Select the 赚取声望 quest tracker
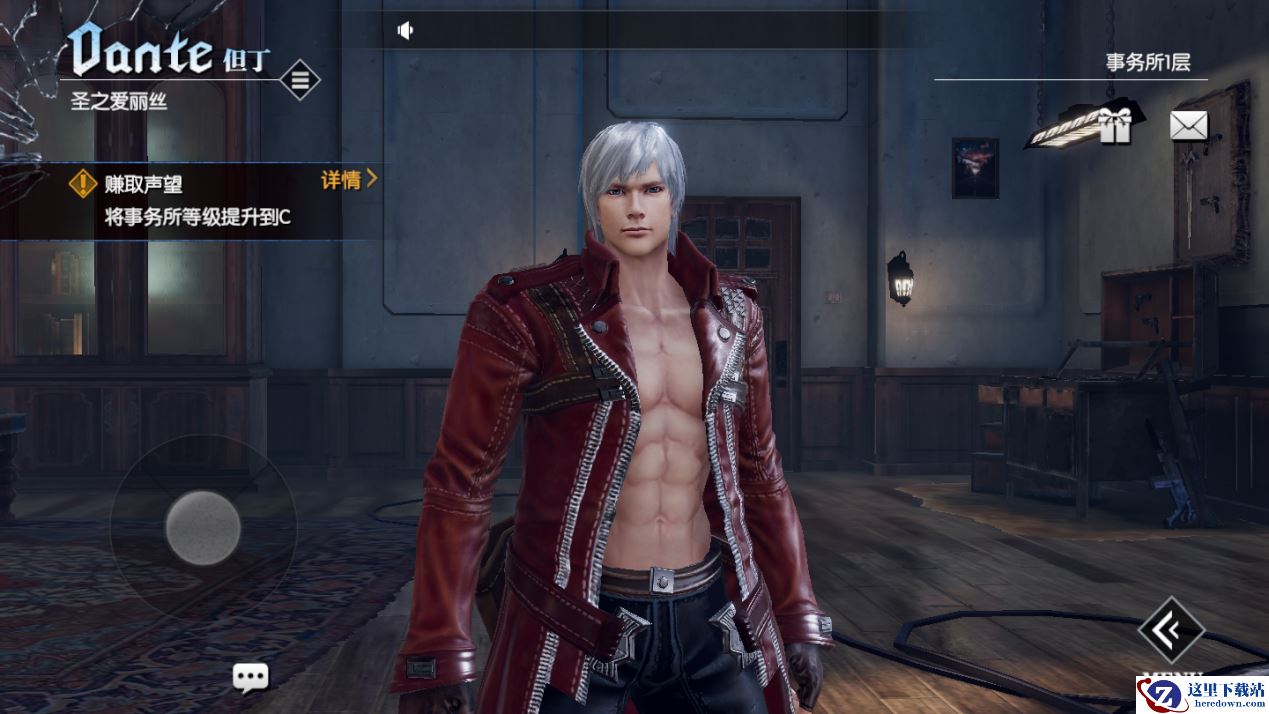The width and height of the screenshot is (1269, 714). click(190, 200)
